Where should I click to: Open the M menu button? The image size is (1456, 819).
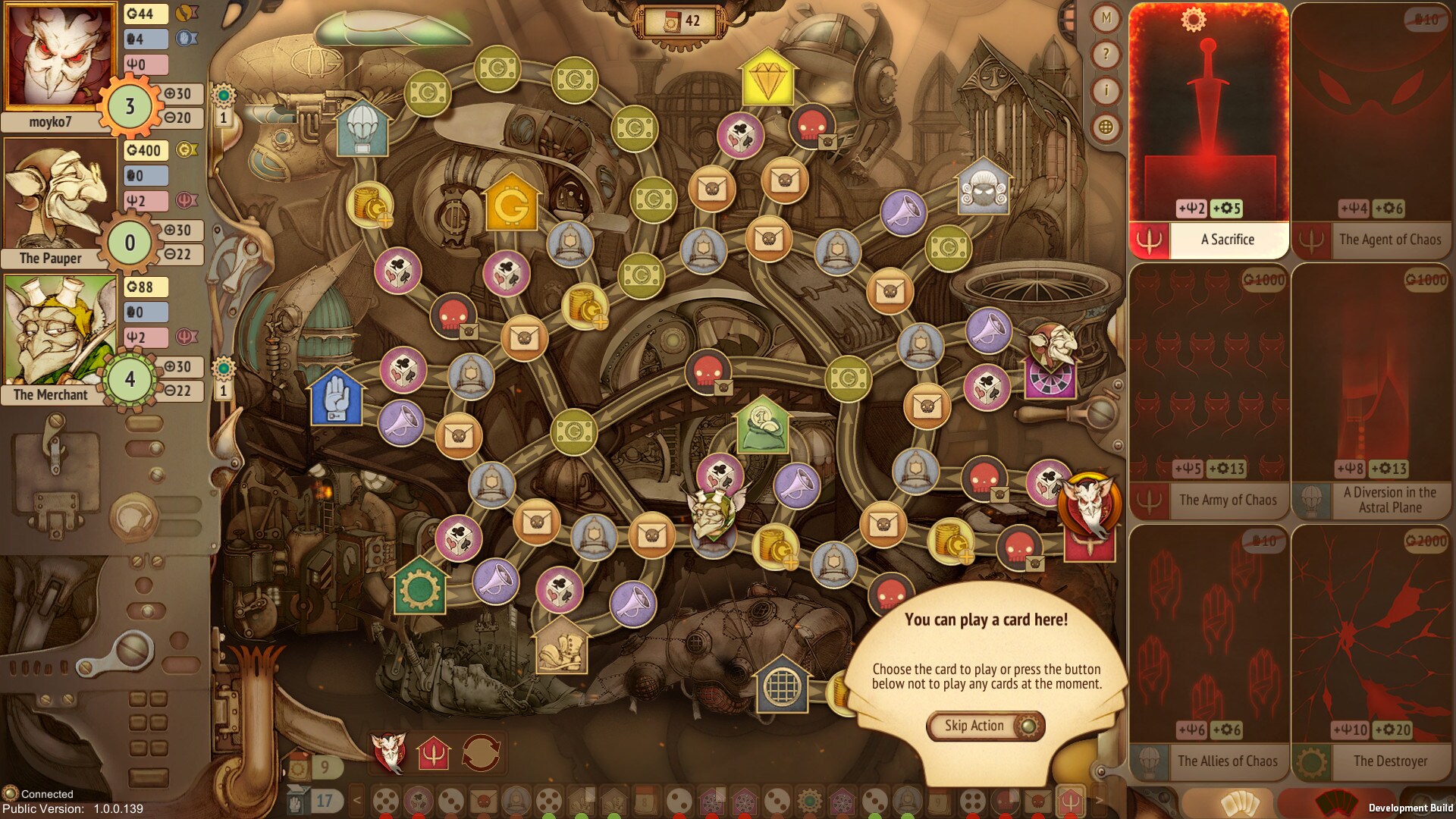click(x=1106, y=17)
